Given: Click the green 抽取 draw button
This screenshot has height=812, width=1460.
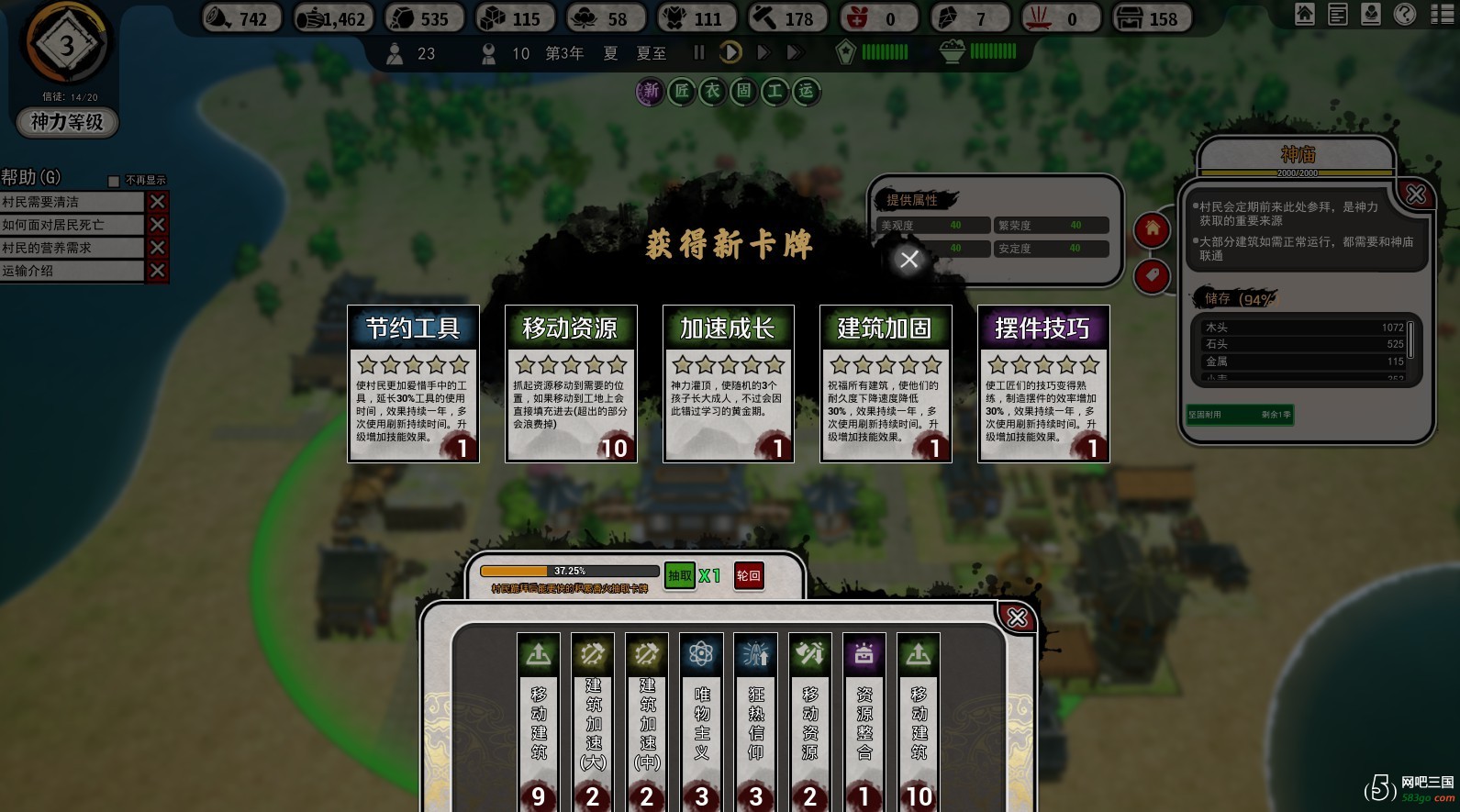Looking at the screenshot, I should click(679, 576).
